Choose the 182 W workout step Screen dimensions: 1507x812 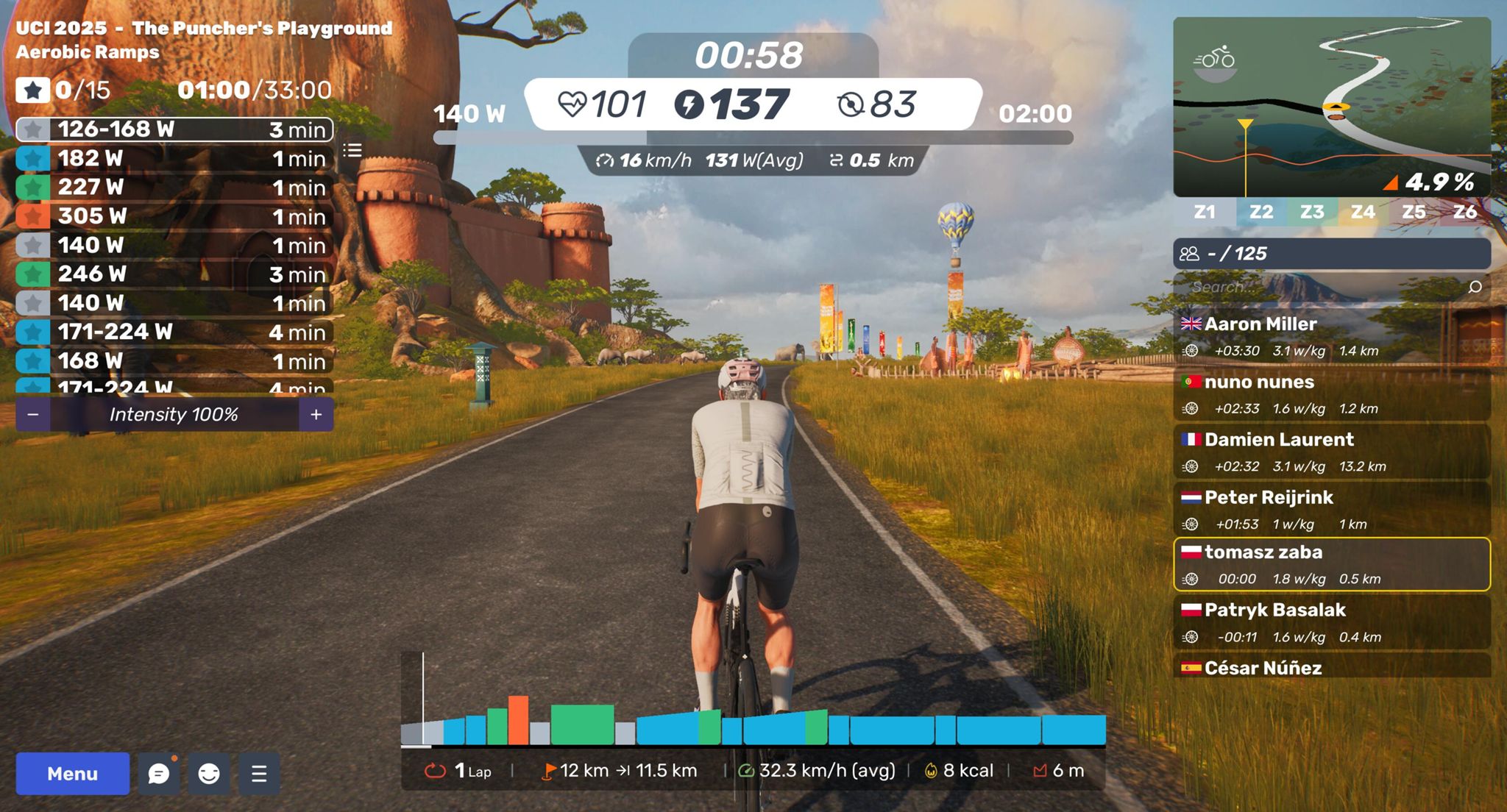click(x=174, y=158)
